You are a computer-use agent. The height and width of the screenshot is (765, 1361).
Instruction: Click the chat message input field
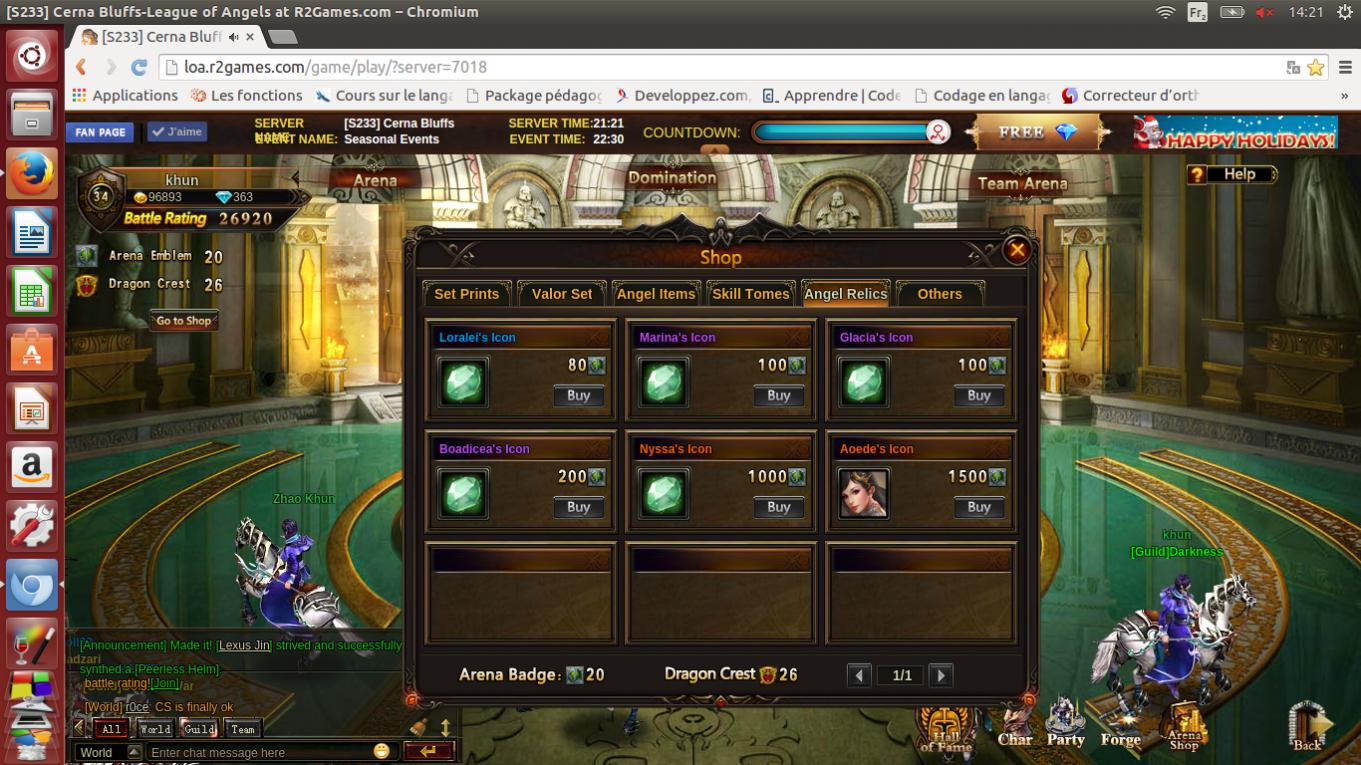pyautogui.click(x=260, y=752)
